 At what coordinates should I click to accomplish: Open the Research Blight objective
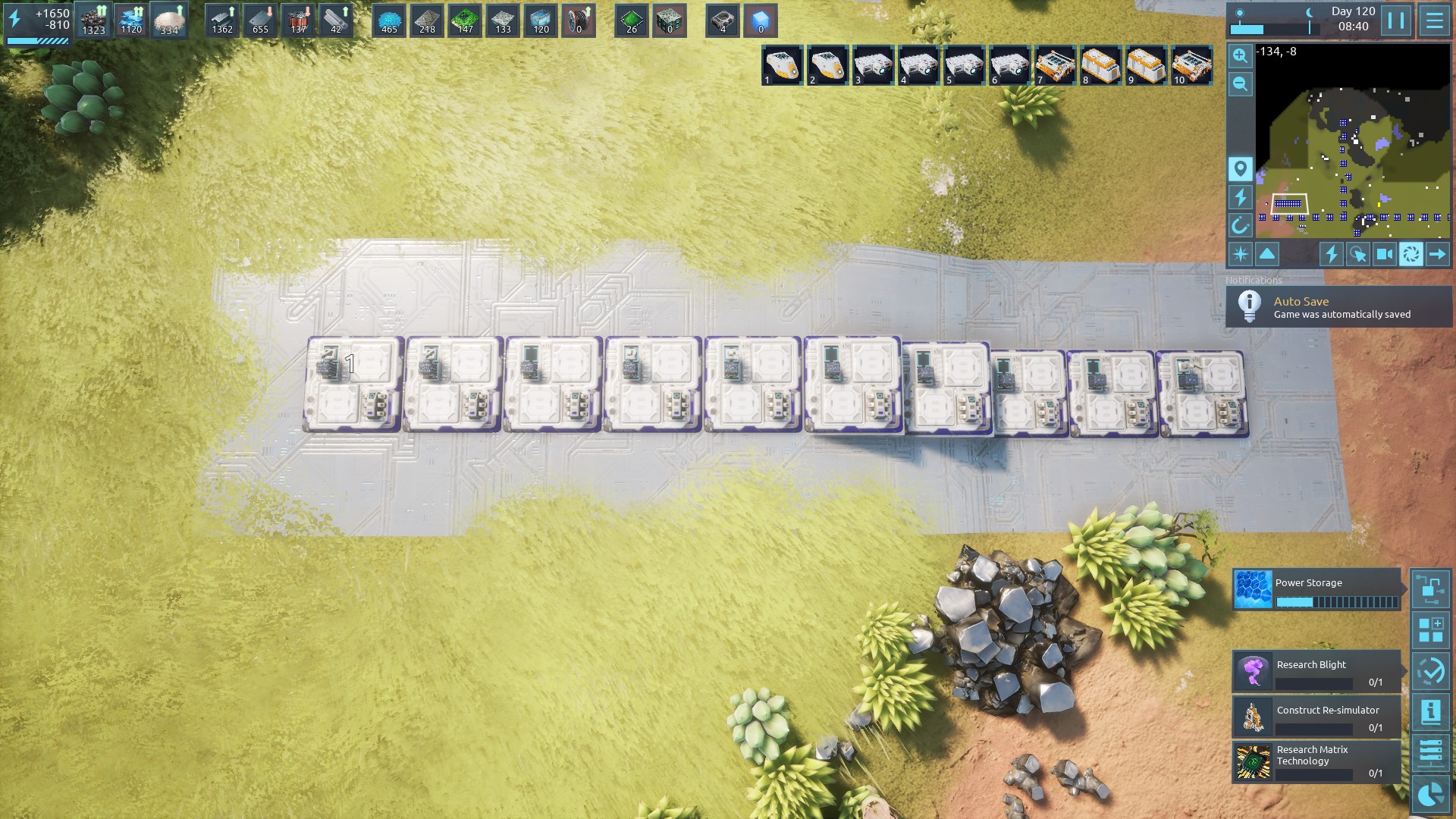[x=1316, y=671]
